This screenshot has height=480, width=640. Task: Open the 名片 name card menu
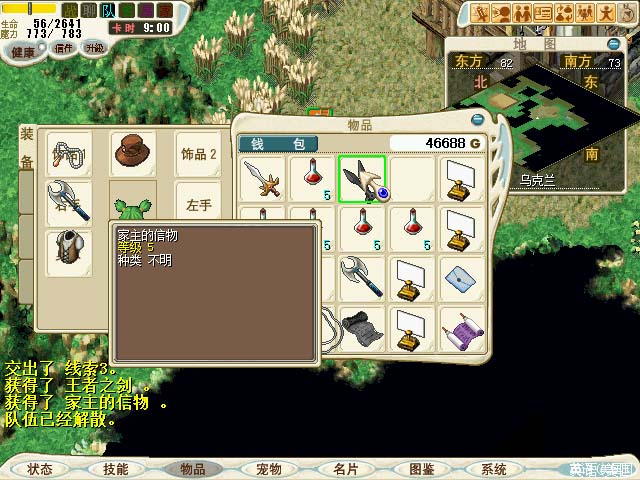[345, 468]
